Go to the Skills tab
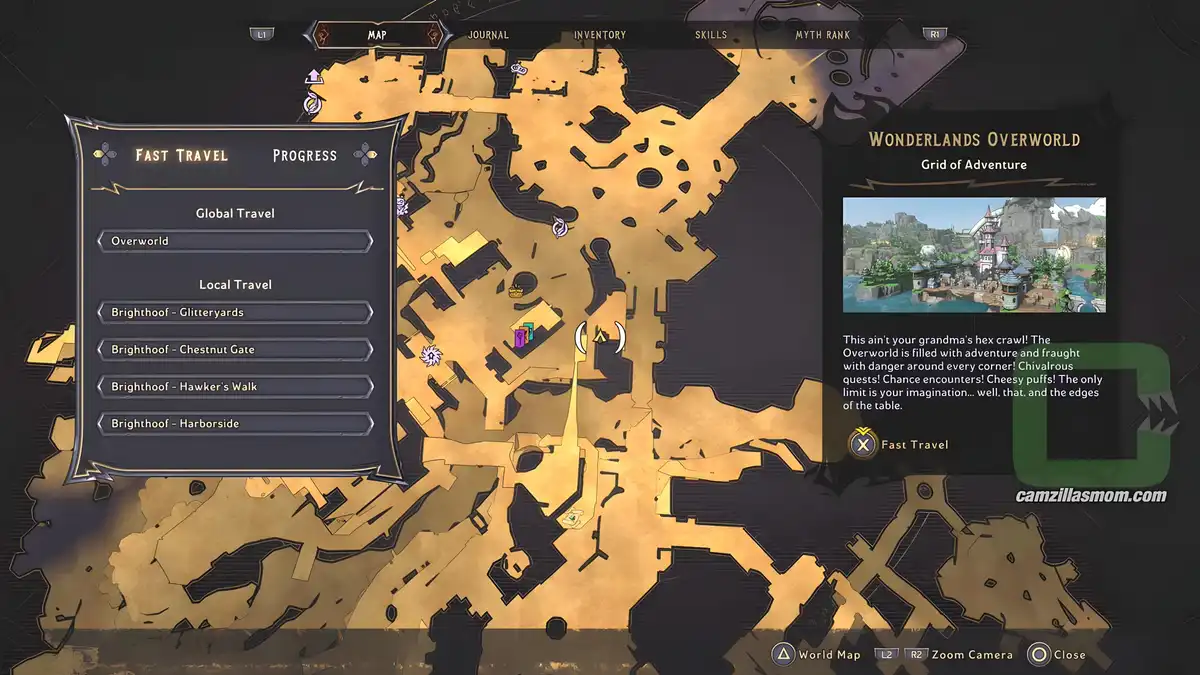 [711, 35]
